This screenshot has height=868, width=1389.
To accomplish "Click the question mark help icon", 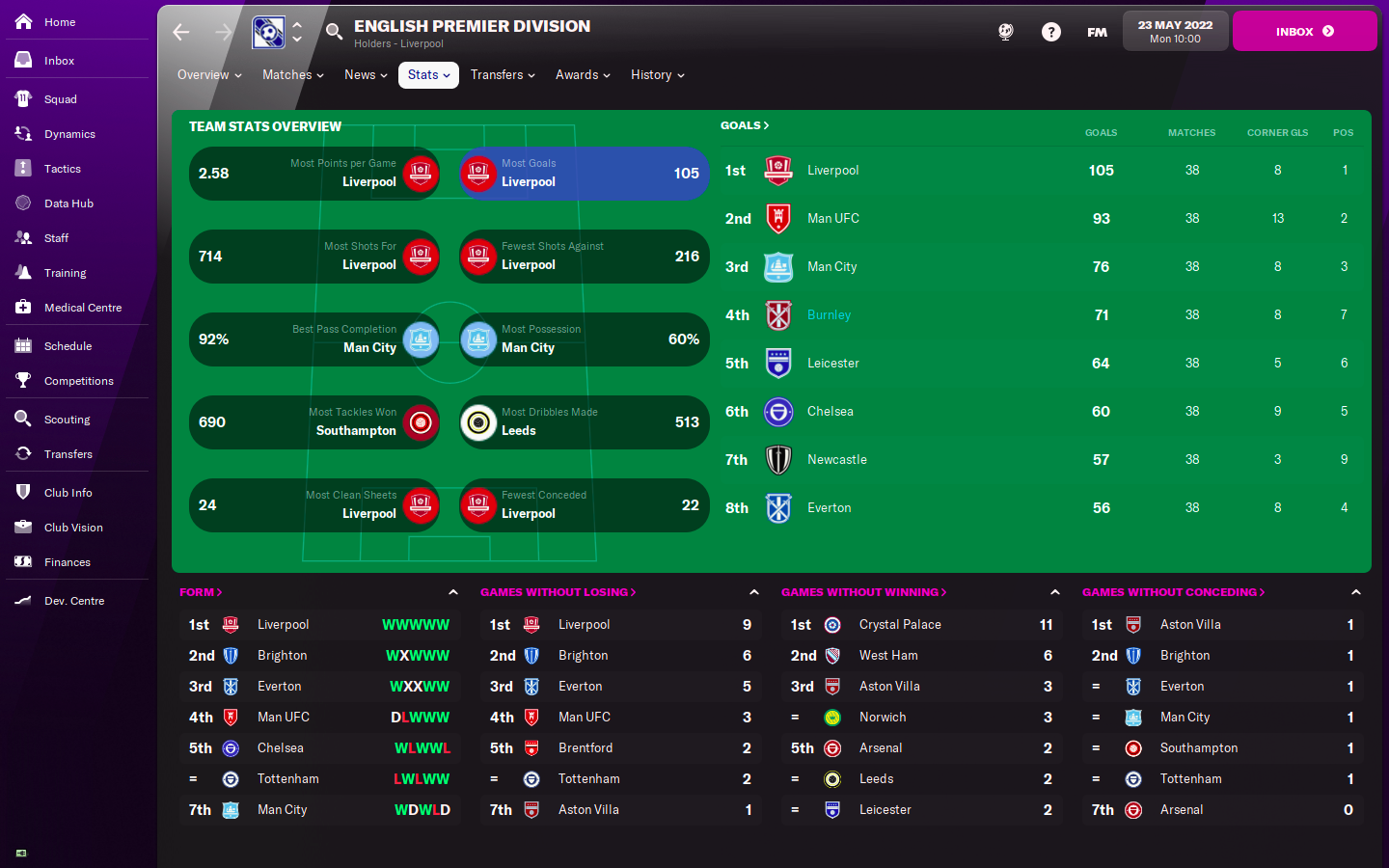I will click(1051, 32).
